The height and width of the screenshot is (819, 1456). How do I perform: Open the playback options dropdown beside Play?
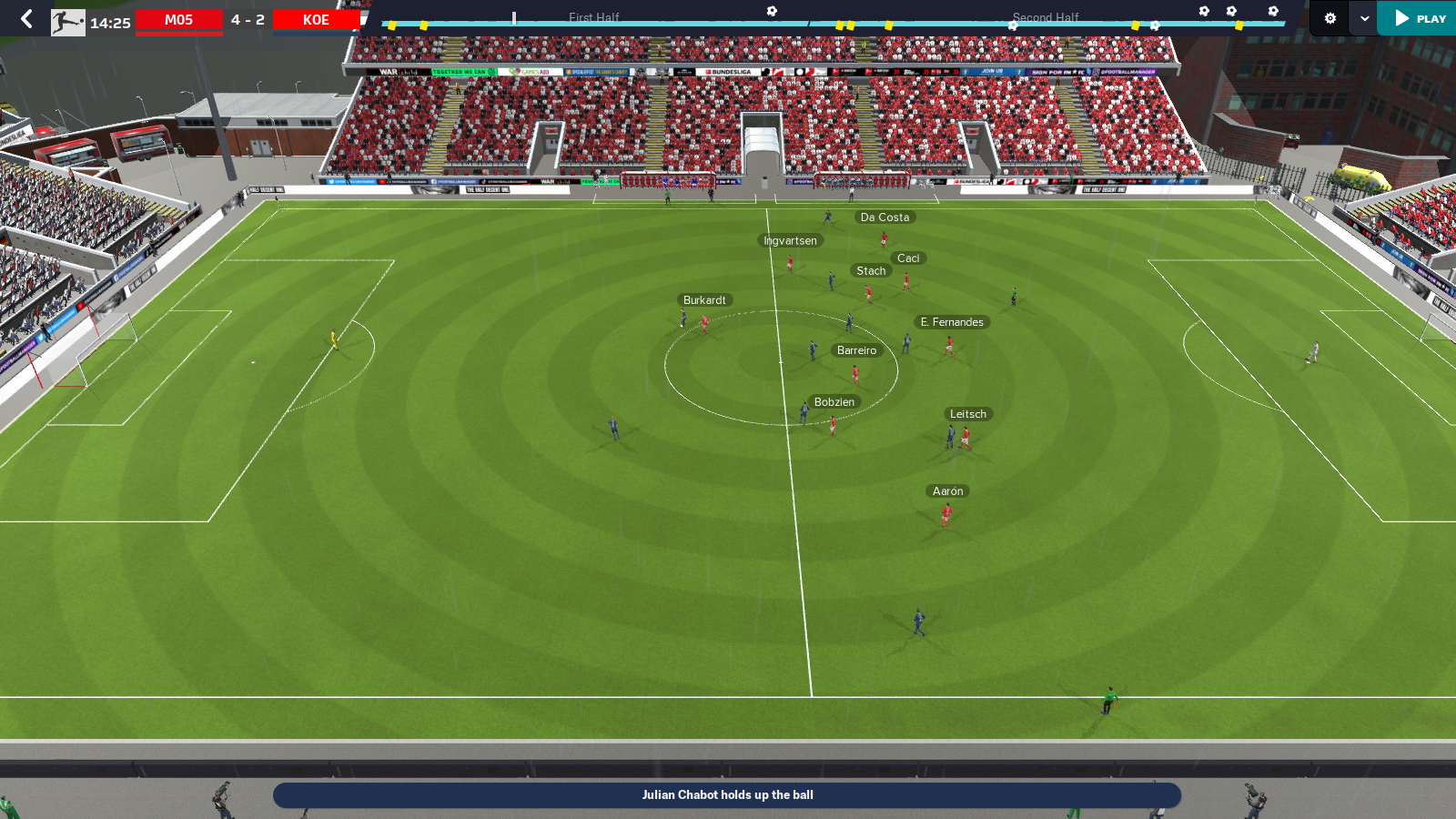pos(1363,18)
